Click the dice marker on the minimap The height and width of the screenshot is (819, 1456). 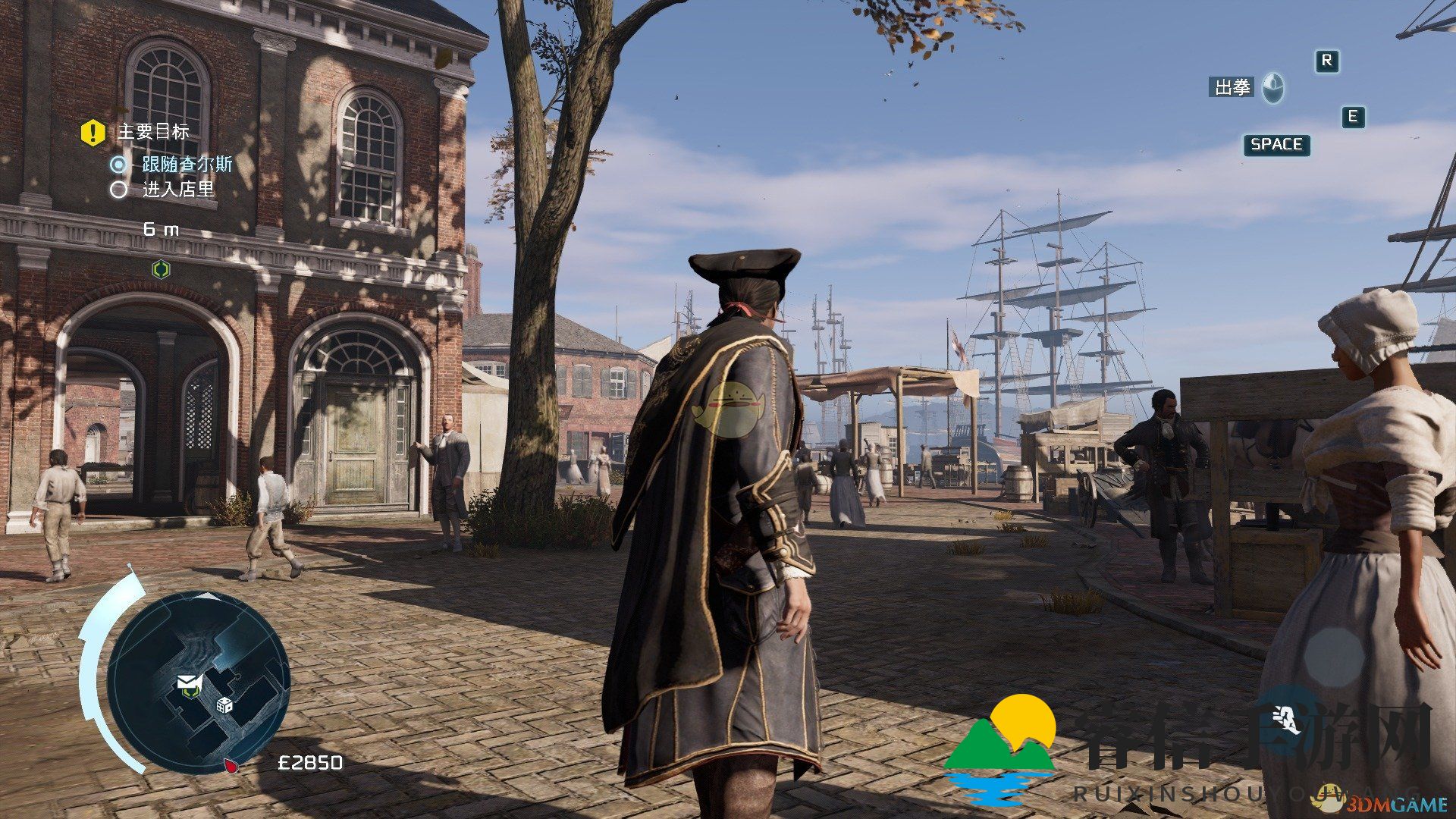225,704
